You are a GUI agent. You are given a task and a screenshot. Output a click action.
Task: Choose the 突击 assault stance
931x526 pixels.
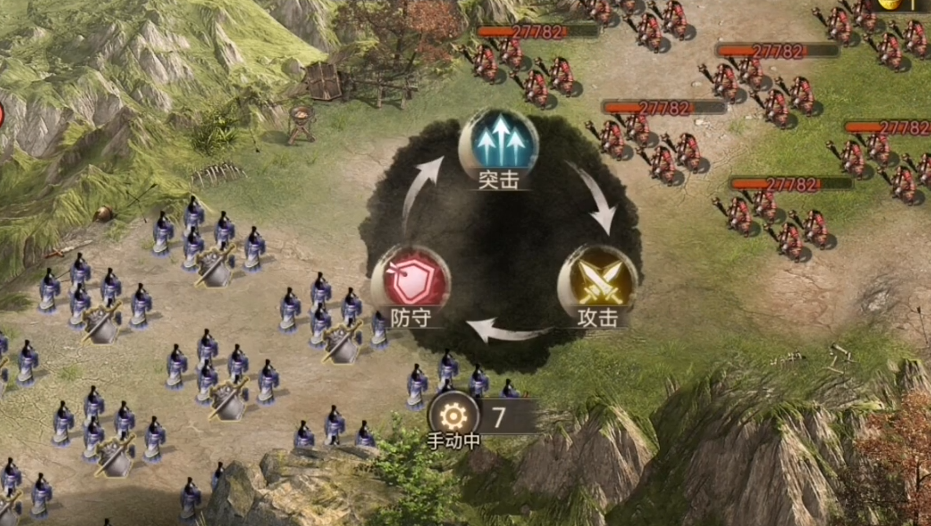tap(498, 145)
